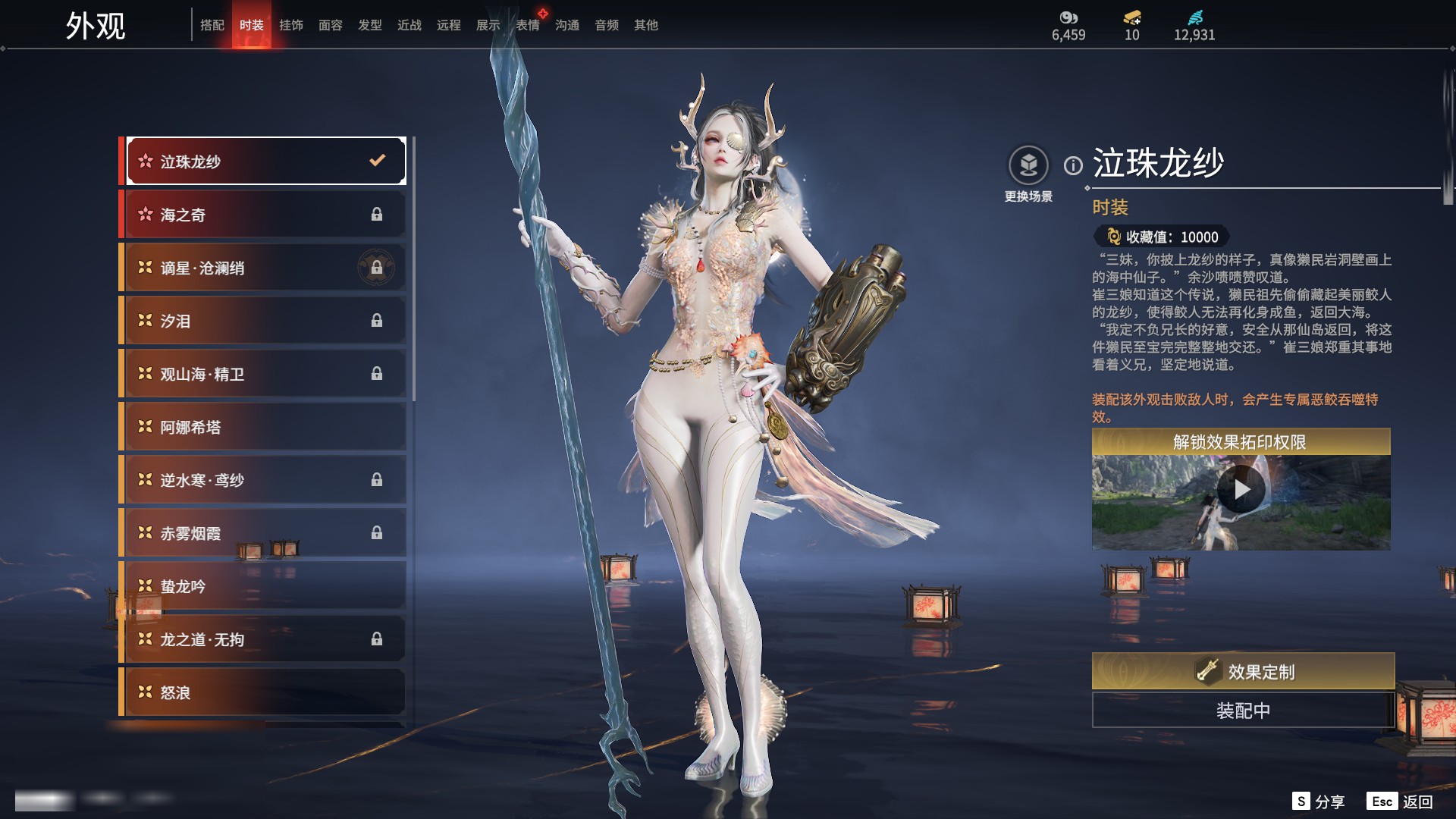
Task: Return using the 返回 button
Action: click(x=1401, y=802)
